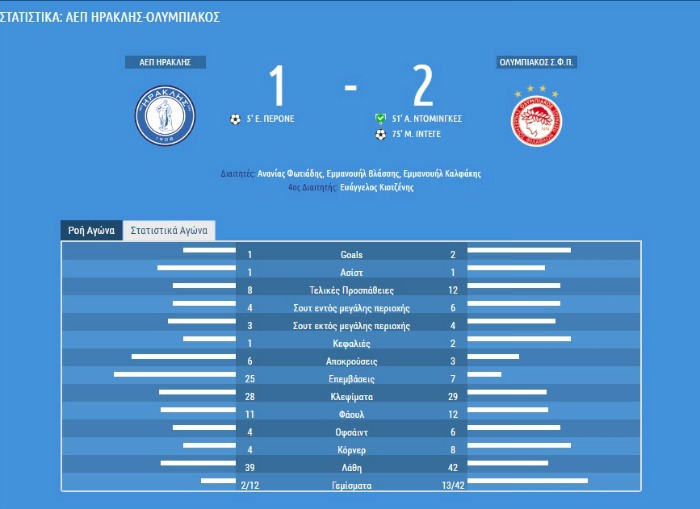Open the Στατιστικά Αγώνα tab
The width and height of the screenshot is (700, 509).
[169, 230]
